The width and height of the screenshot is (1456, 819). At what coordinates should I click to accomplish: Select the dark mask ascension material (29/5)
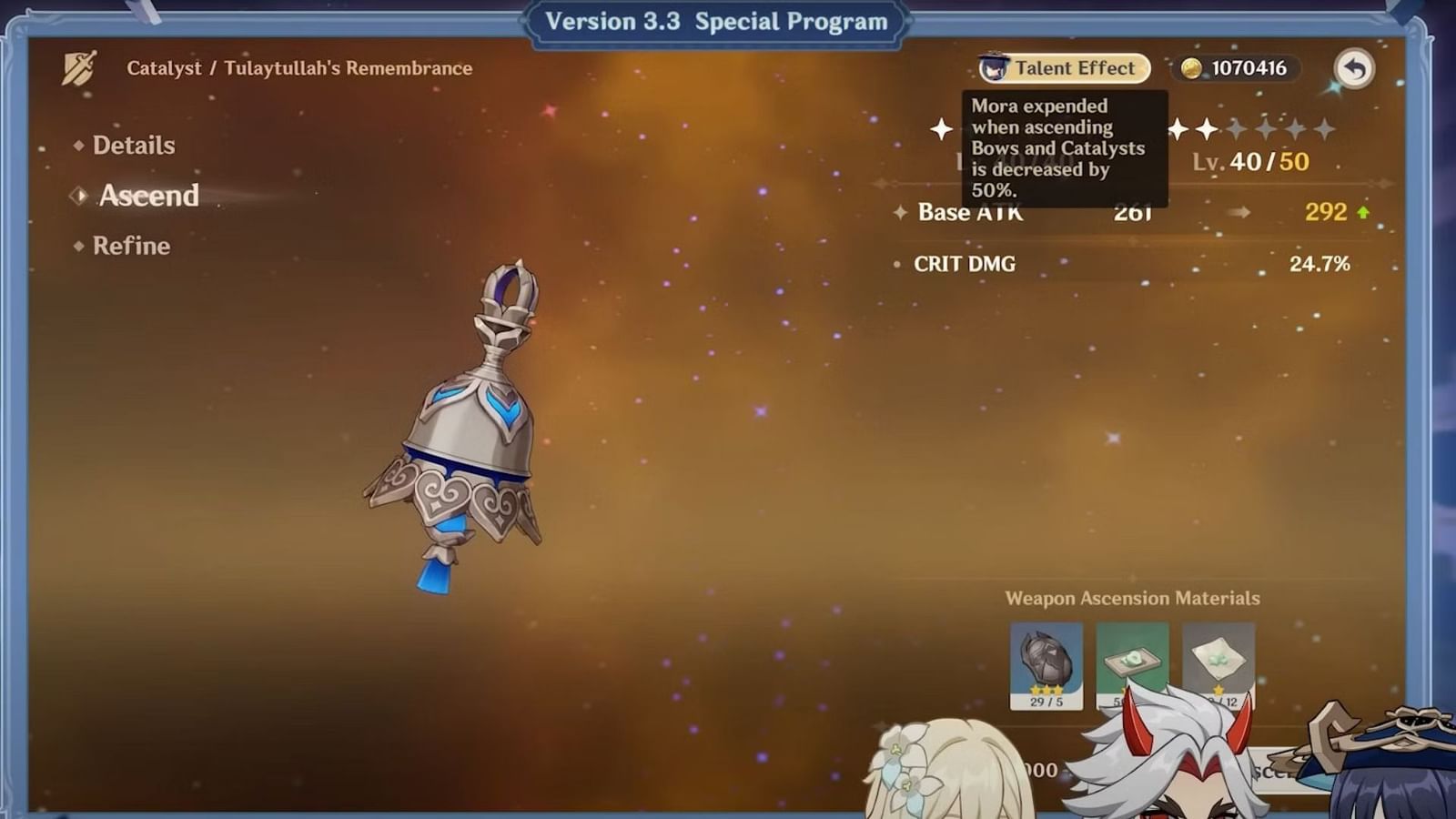click(x=1046, y=664)
